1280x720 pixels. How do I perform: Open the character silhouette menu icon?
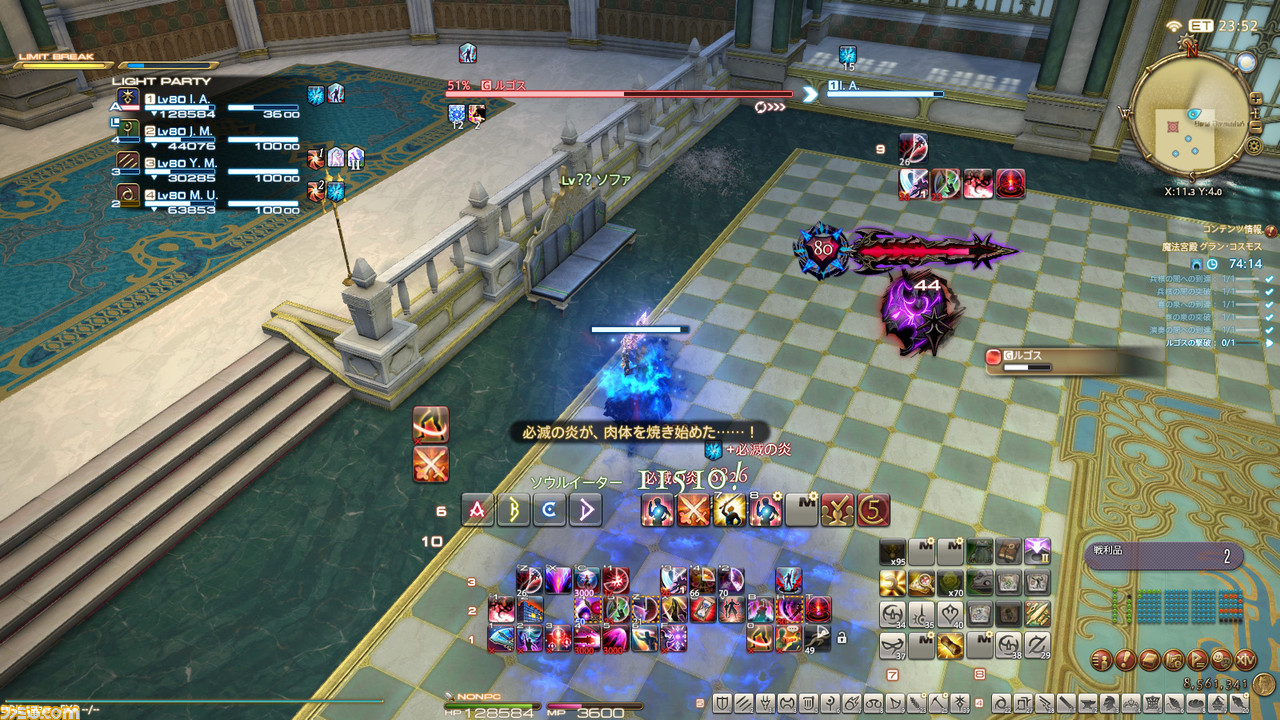pos(1100,660)
